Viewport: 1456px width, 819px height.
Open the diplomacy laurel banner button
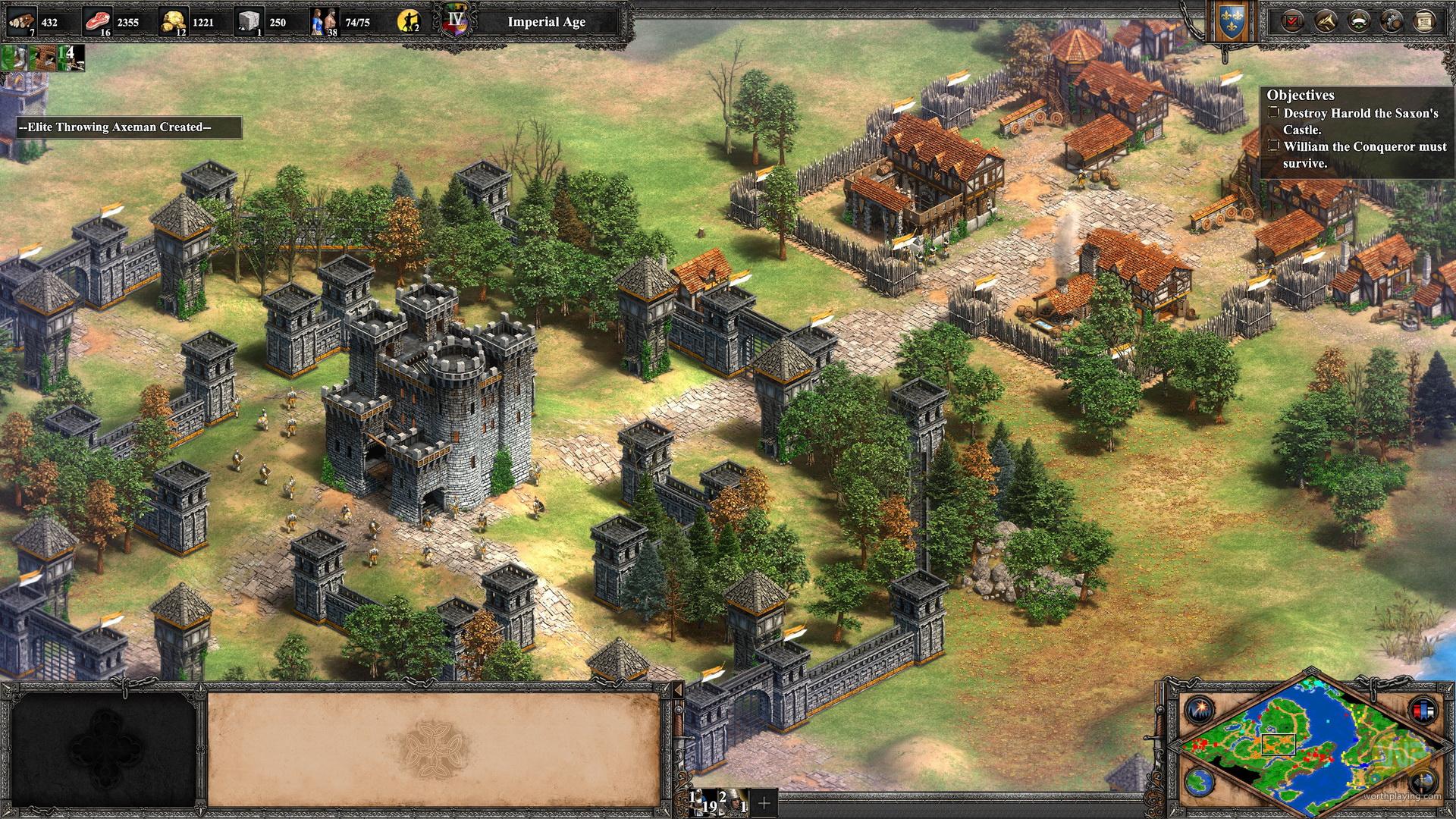click(x=1358, y=21)
